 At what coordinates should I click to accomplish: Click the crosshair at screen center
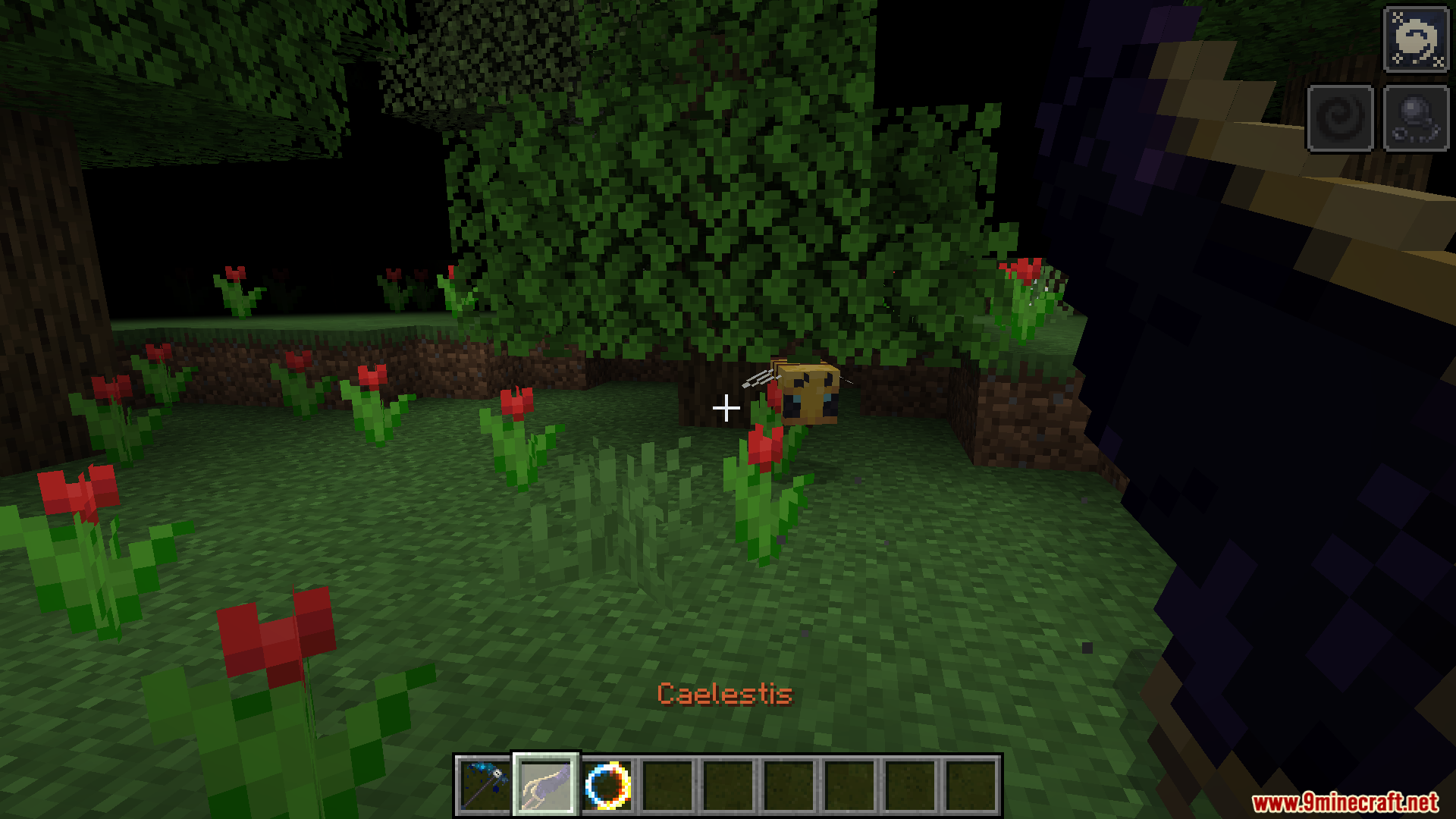[x=726, y=407]
